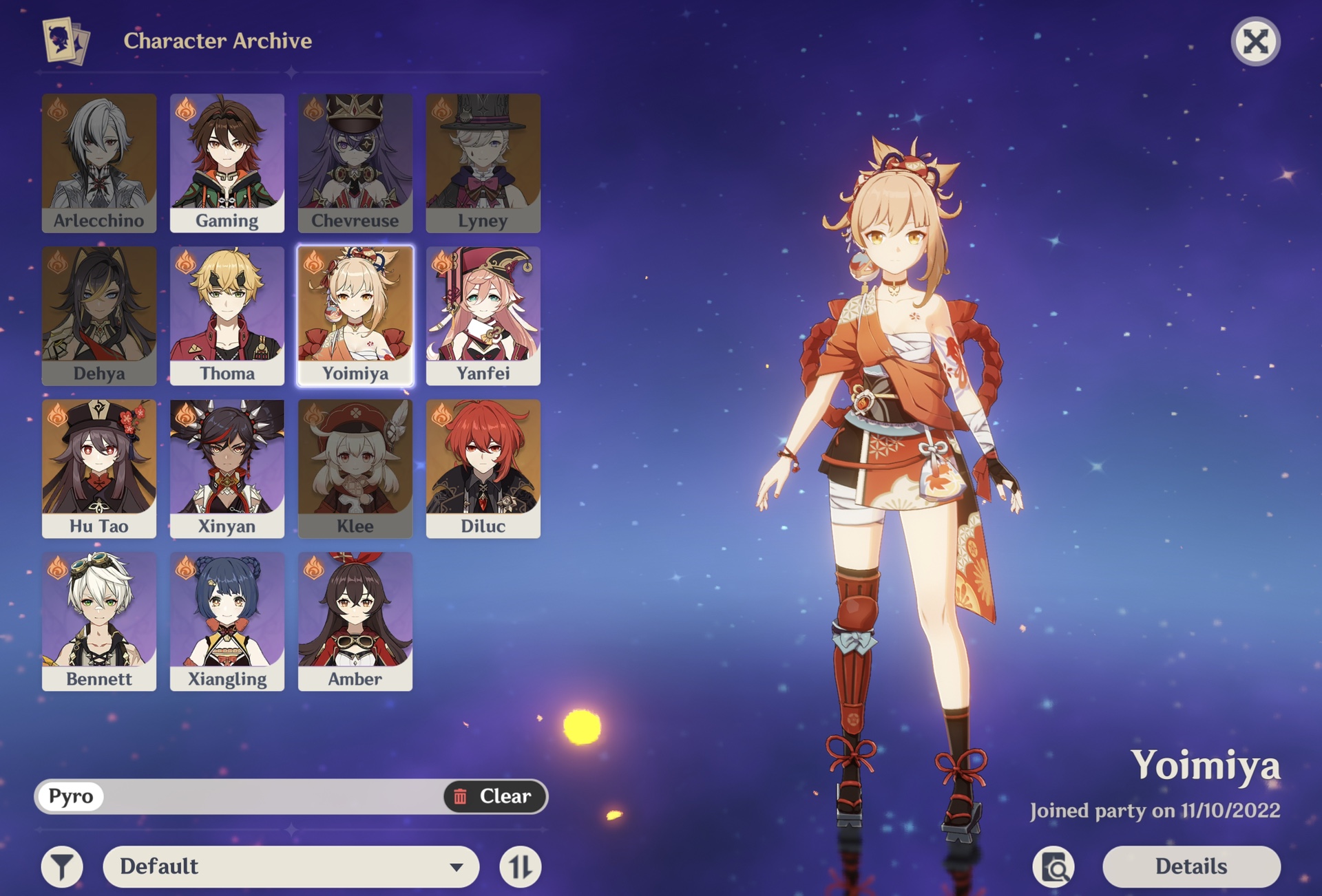The width and height of the screenshot is (1322, 896).
Task: Close the Character Archive screen
Action: [1255, 41]
